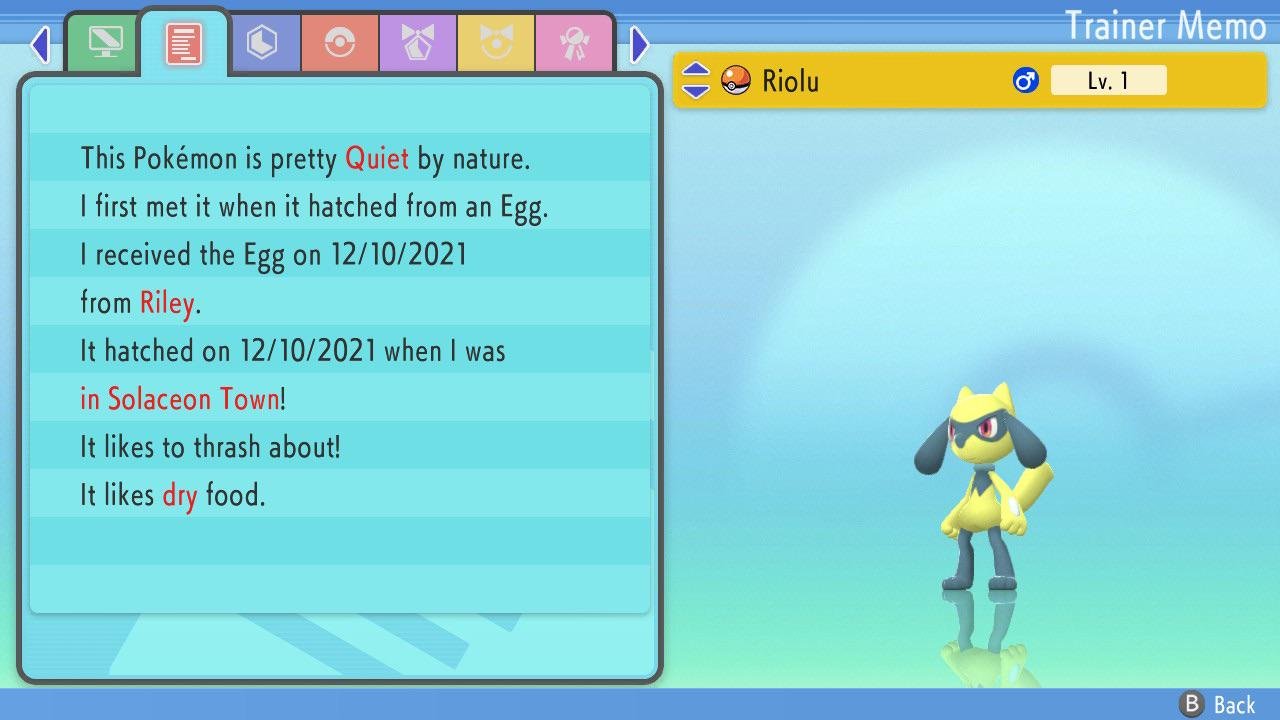Click the Poké Ball icon beside Riolu's name
The height and width of the screenshot is (720, 1280).
(735, 80)
